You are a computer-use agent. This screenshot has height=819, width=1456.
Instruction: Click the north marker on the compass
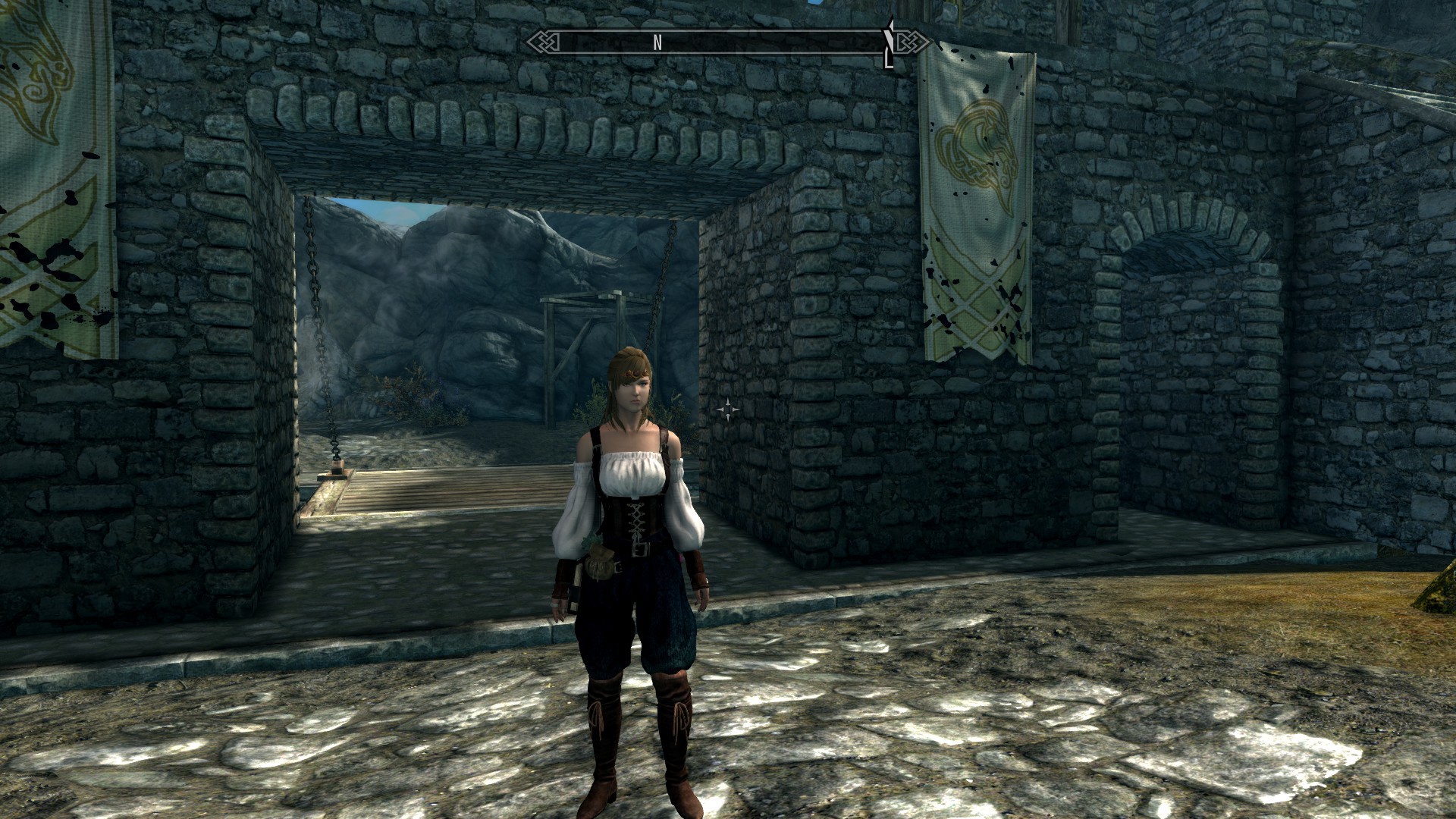pos(657,43)
